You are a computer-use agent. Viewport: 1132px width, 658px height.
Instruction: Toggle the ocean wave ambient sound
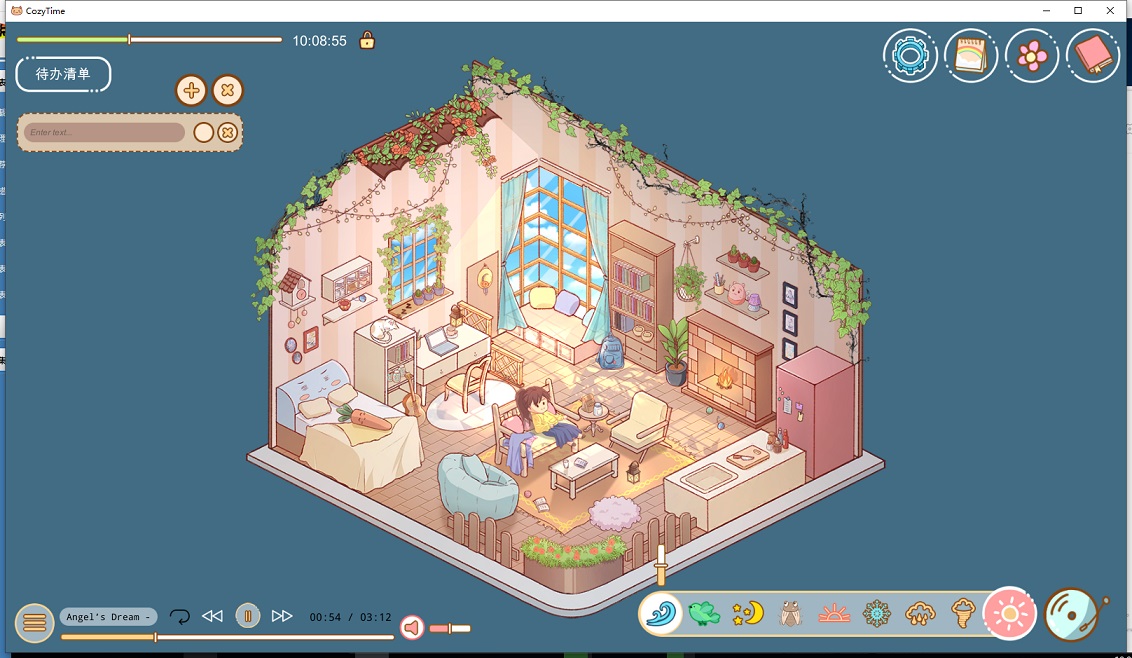click(661, 613)
